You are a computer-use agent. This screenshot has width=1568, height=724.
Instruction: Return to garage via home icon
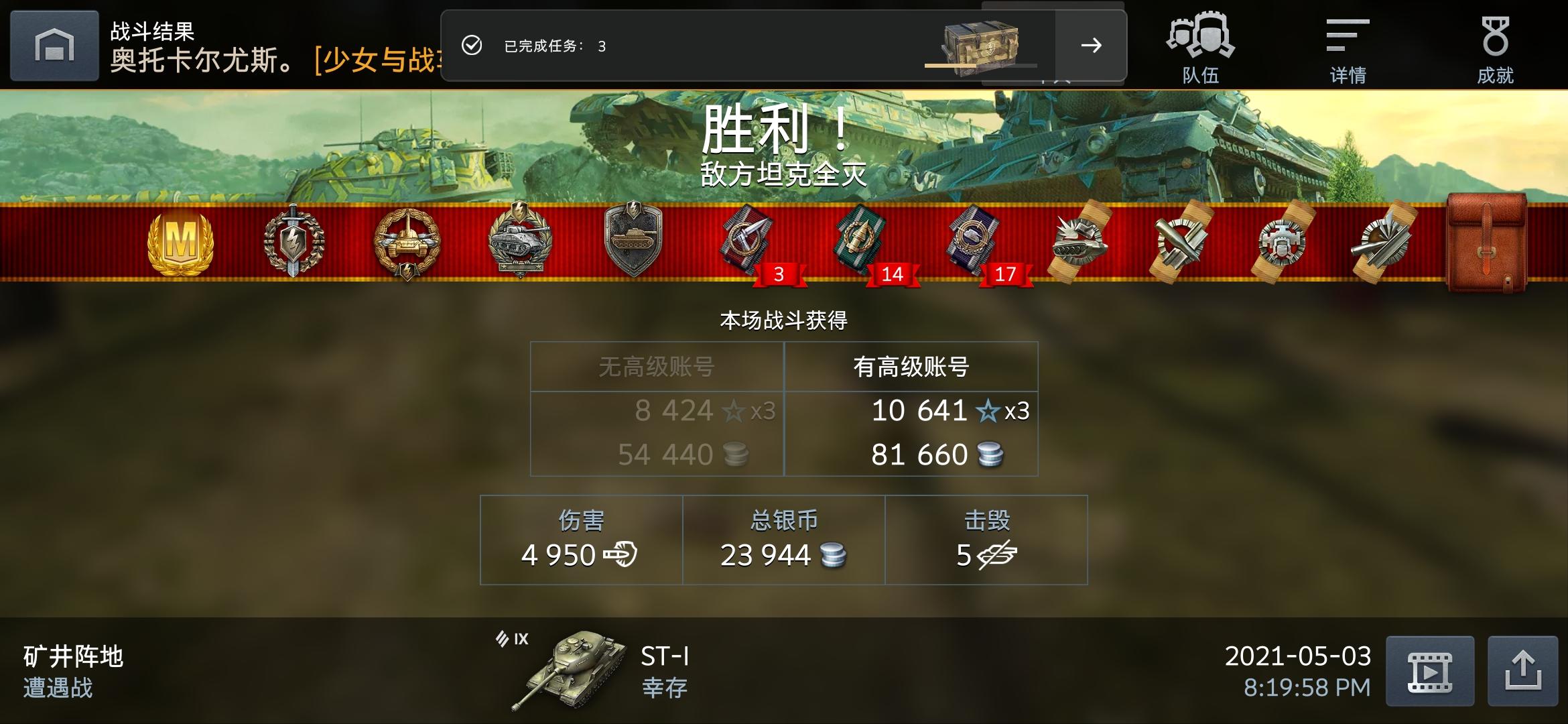[54, 44]
